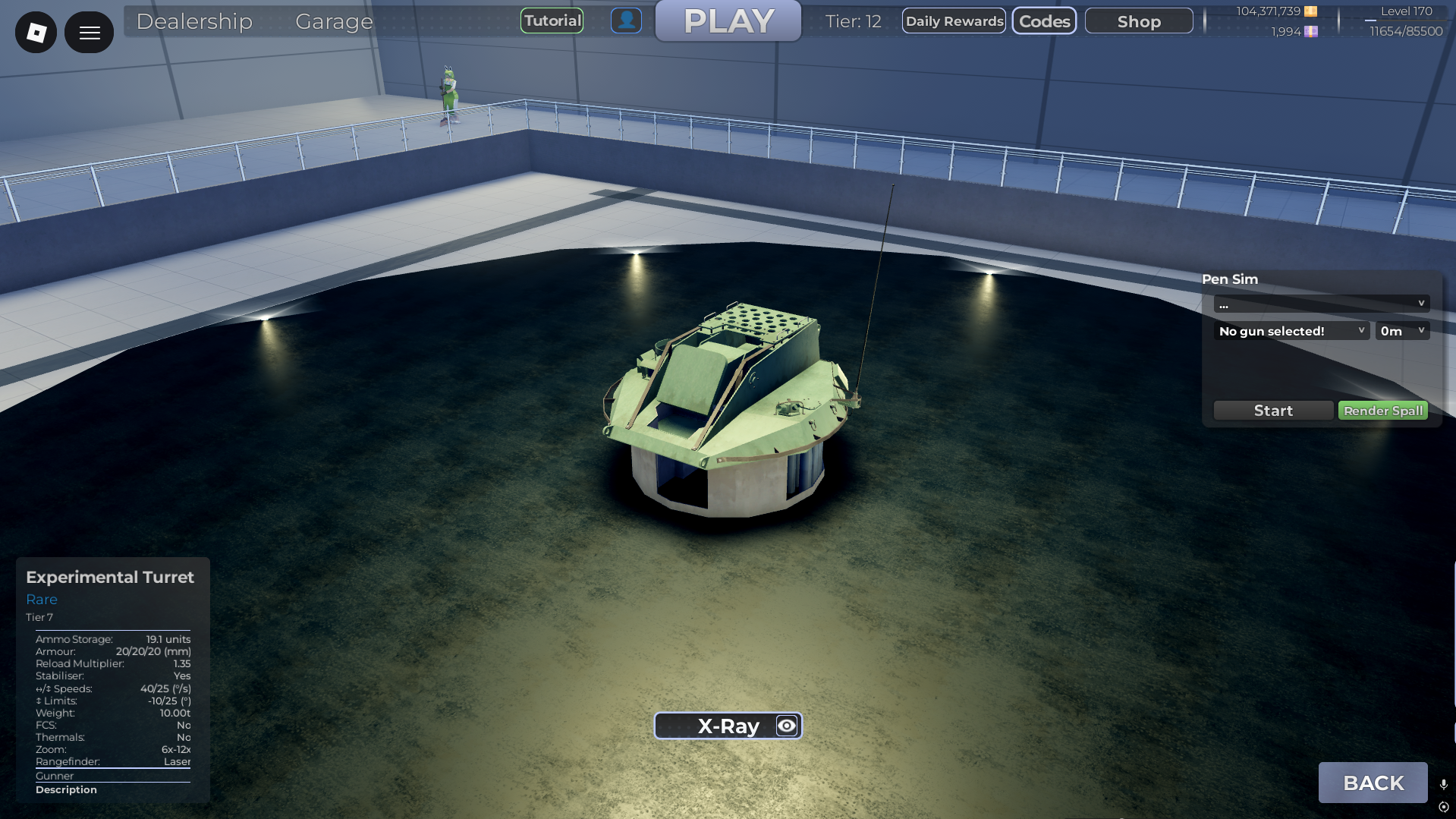This screenshot has width=1456, height=819.
Task: Click the green Render Spall button
Action: click(x=1382, y=410)
